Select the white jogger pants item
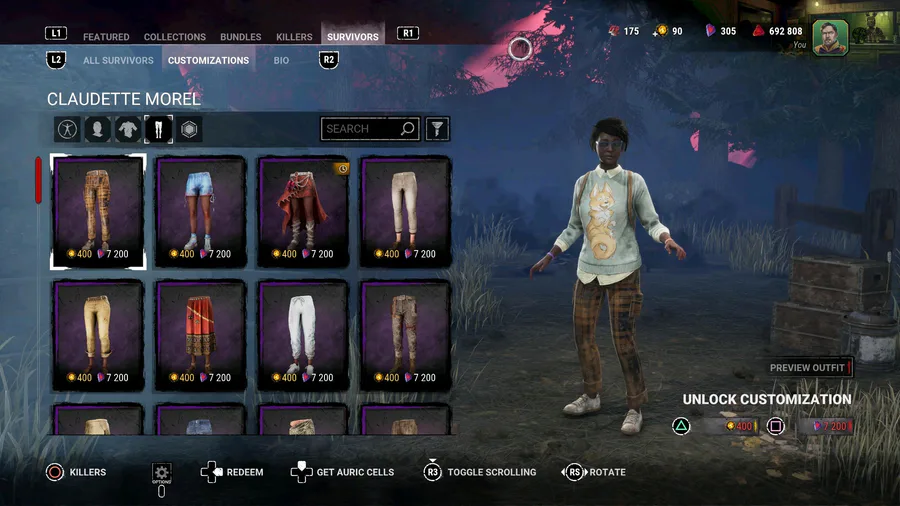 coord(303,335)
